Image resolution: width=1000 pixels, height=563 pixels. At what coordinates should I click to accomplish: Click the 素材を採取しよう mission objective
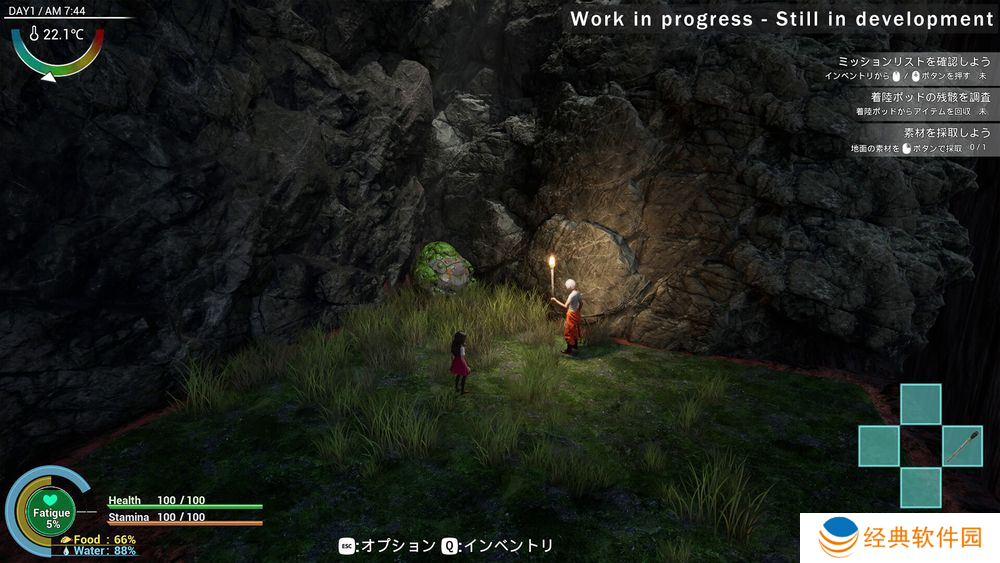click(946, 133)
